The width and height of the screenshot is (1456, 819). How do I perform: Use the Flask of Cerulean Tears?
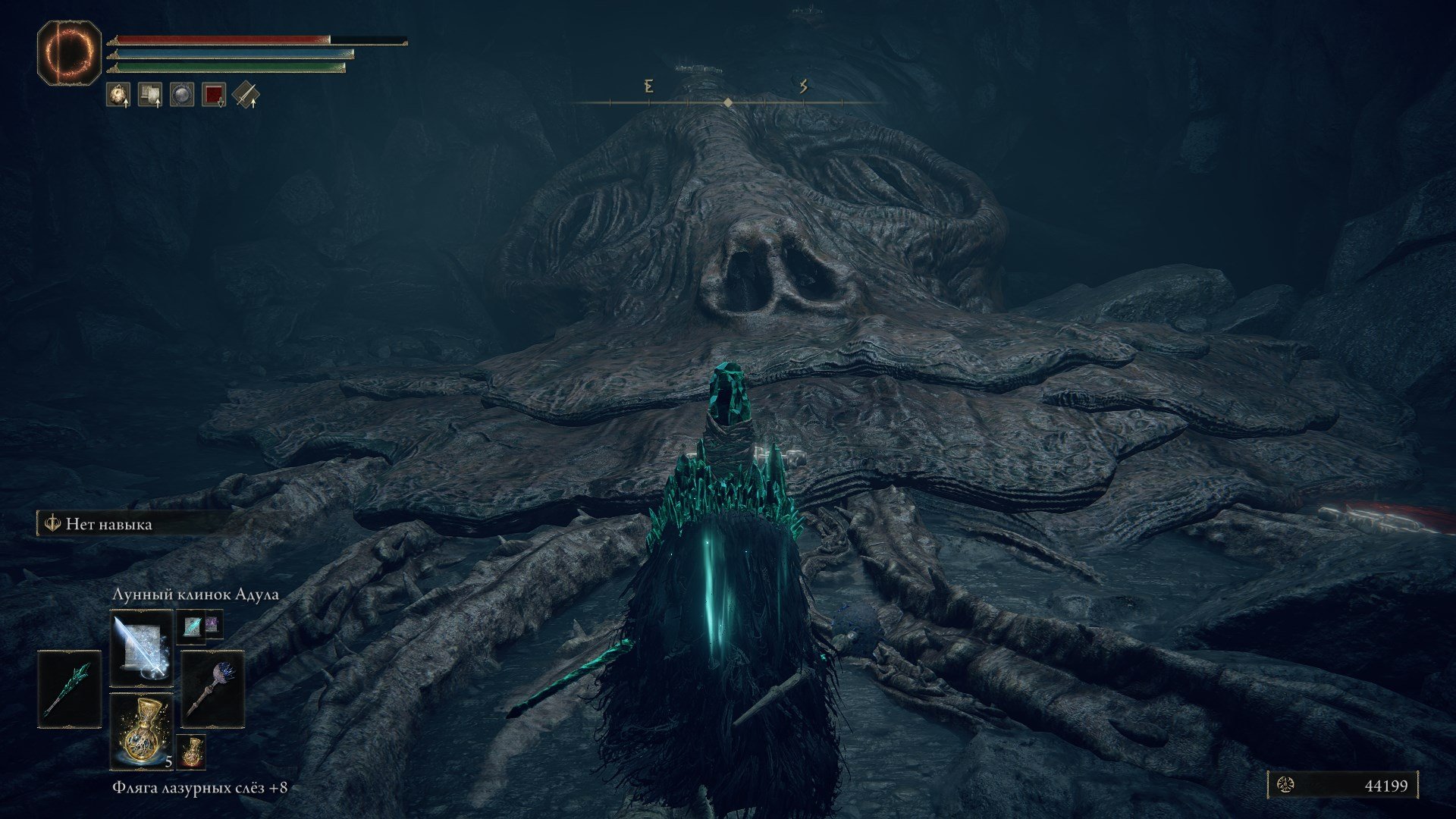tap(141, 730)
